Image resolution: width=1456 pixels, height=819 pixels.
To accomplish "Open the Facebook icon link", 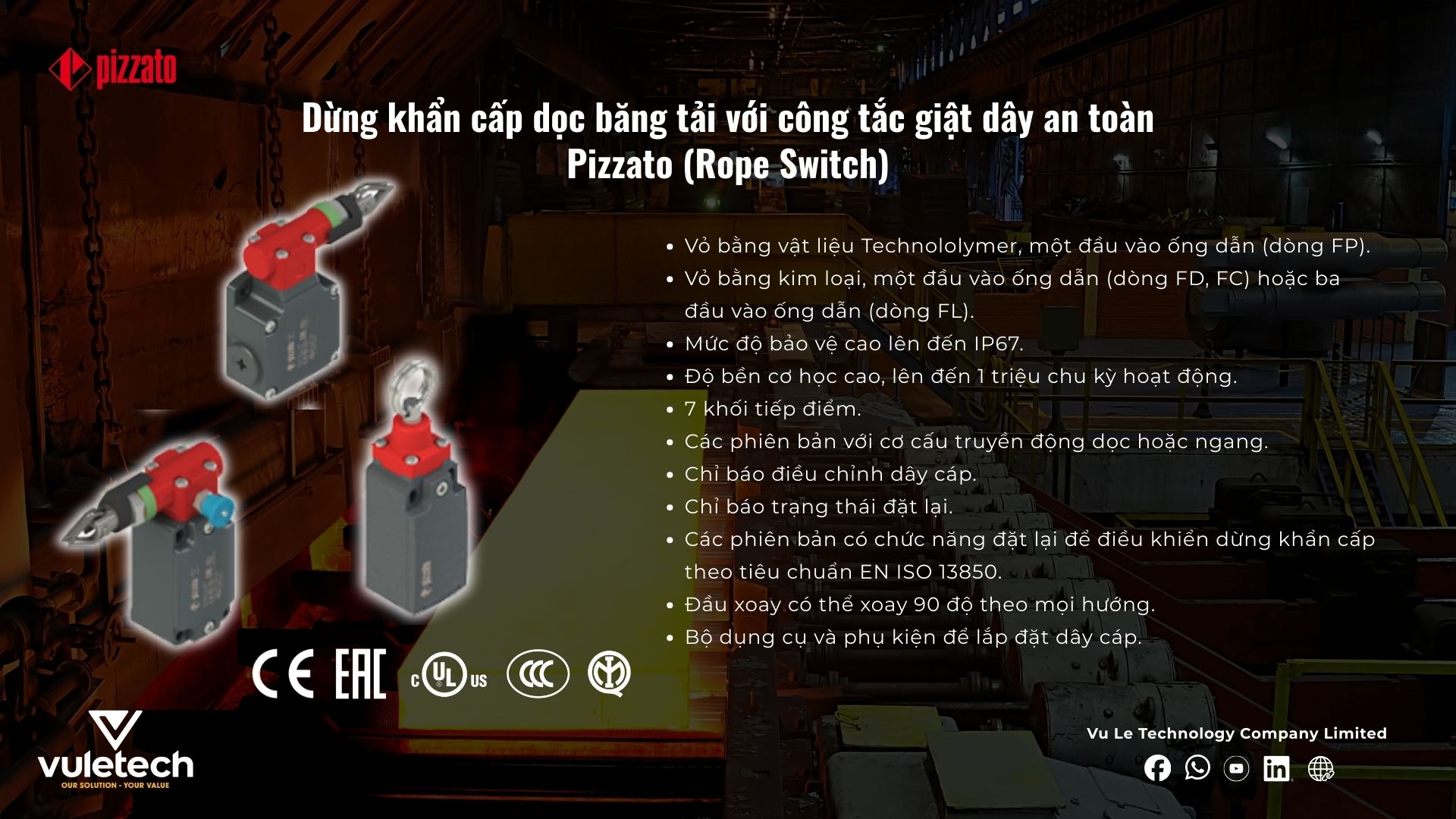I will 1157,768.
